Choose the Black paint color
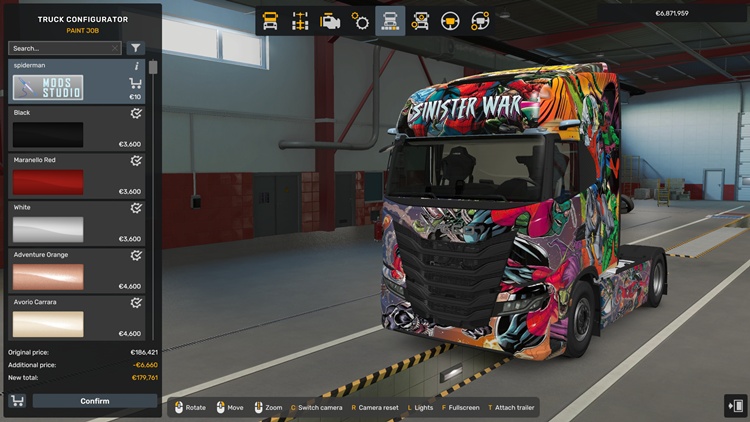 point(48,134)
